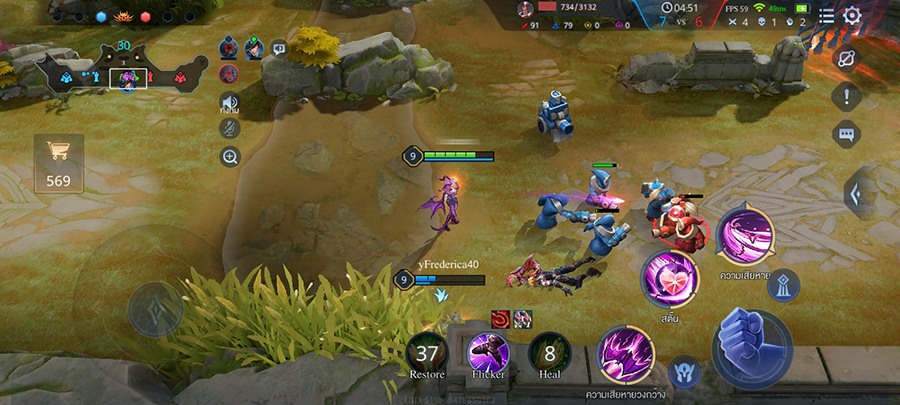Target towers with the tower attack button
This screenshot has width=900, height=405.
[782, 285]
